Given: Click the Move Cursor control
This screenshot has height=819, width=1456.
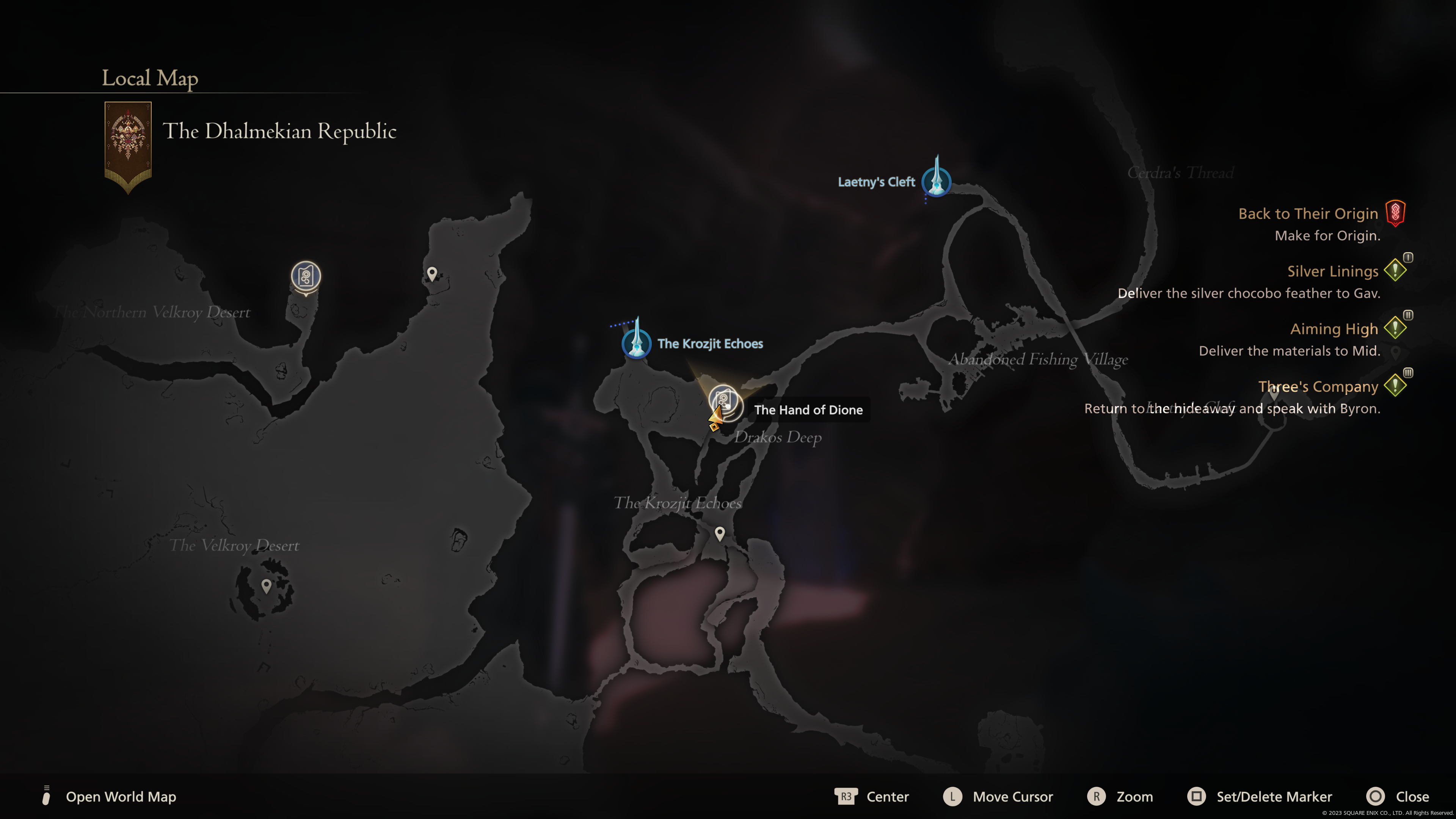Looking at the screenshot, I should click(x=998, y=796).
